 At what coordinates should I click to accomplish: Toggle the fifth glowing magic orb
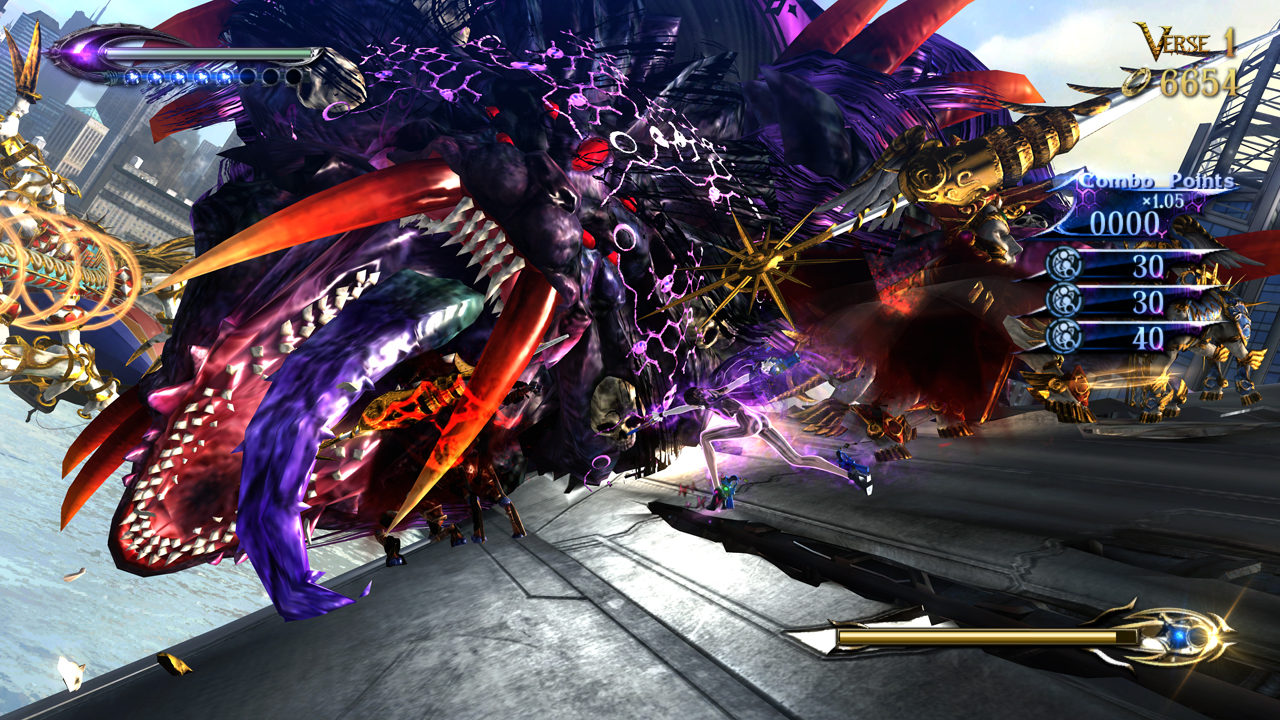(225, 77)
